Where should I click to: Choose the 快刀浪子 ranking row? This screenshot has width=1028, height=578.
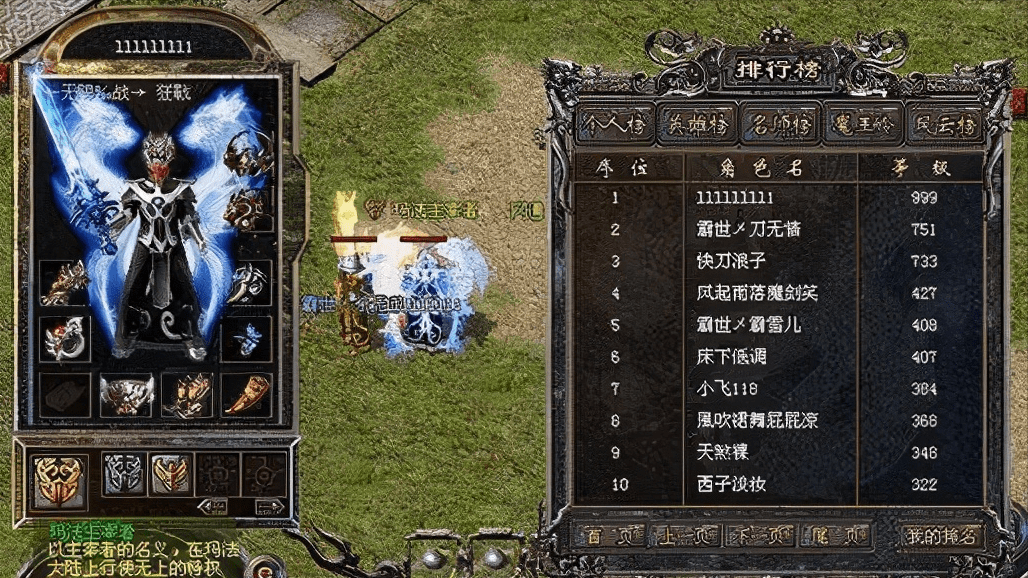point(736,261)
